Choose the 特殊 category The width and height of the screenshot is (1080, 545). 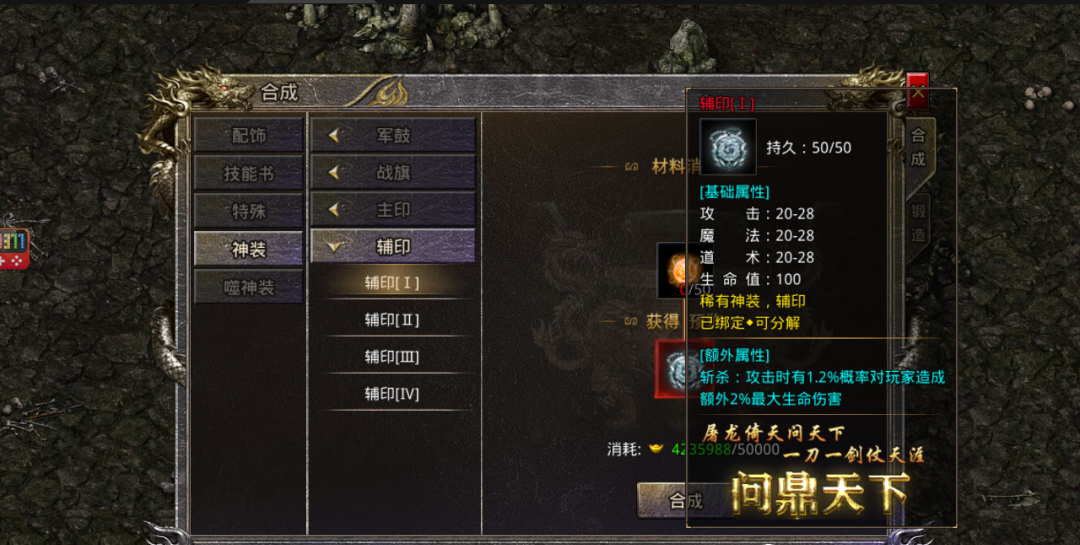(x=248, y=211)
